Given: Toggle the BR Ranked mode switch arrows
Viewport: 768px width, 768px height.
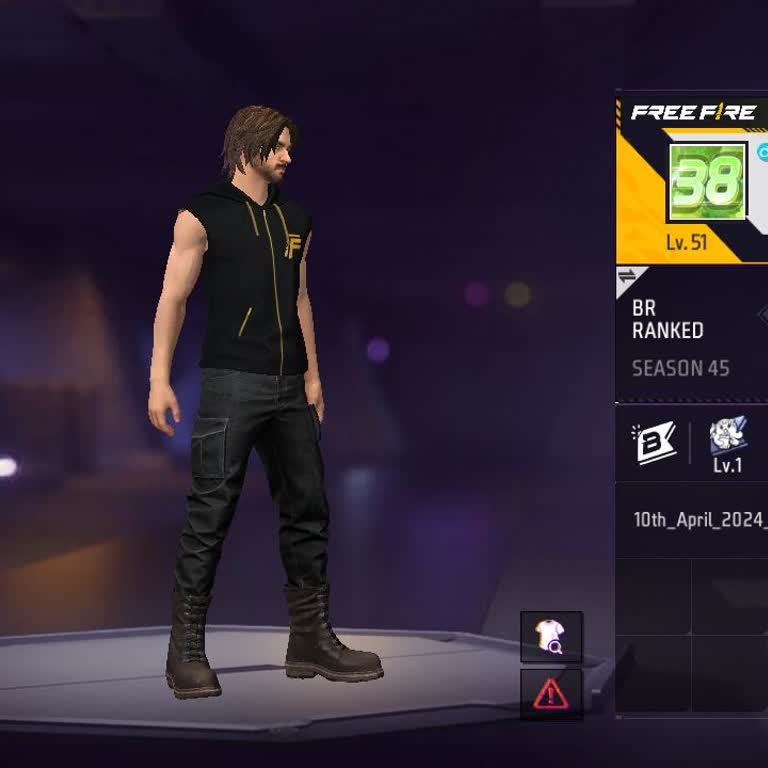Looking at the screenshot, I should pos(628,277).
